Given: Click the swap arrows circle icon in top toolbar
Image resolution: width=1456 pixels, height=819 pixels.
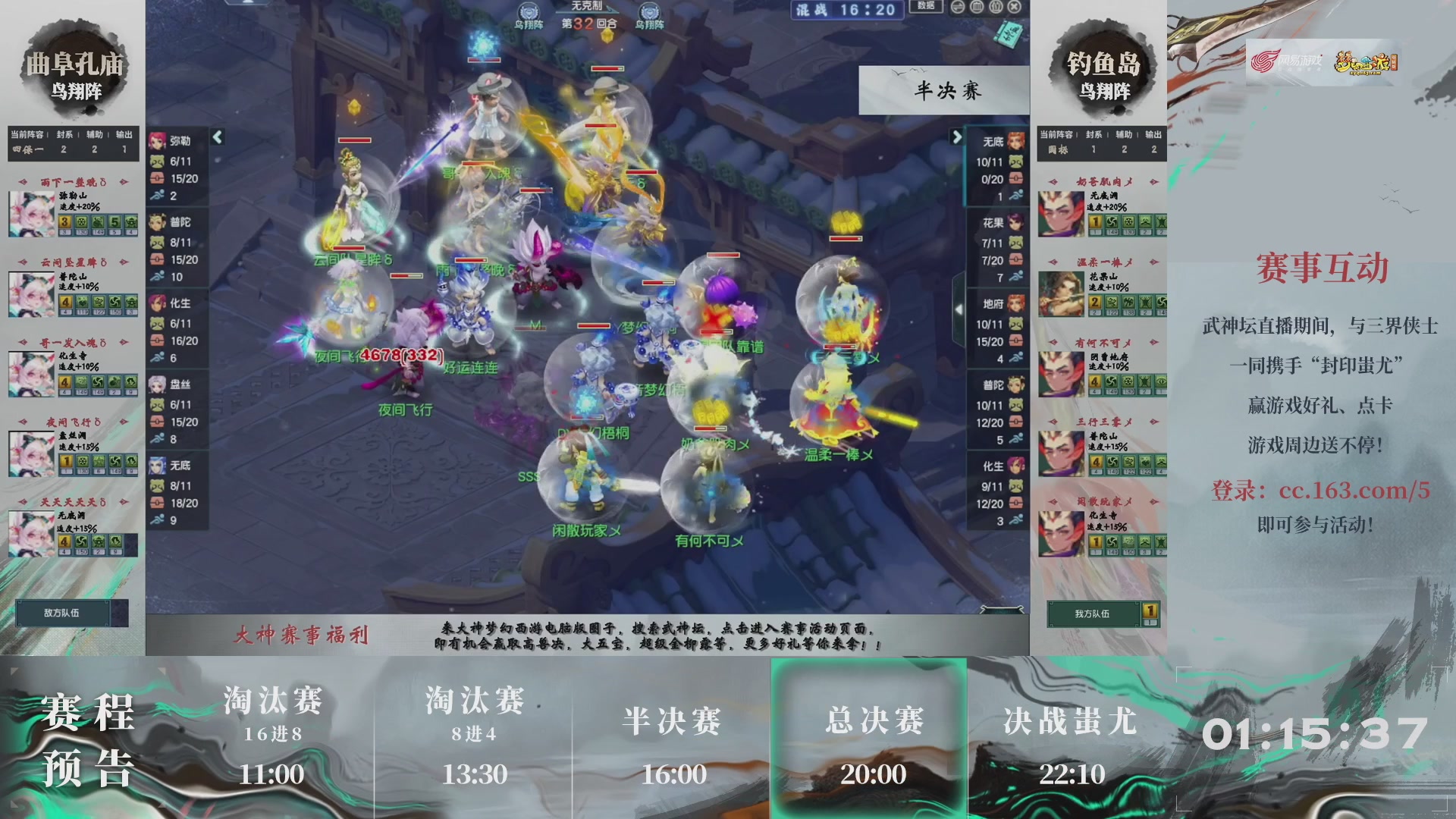Looking at the screenshot, I should point(956,6).
